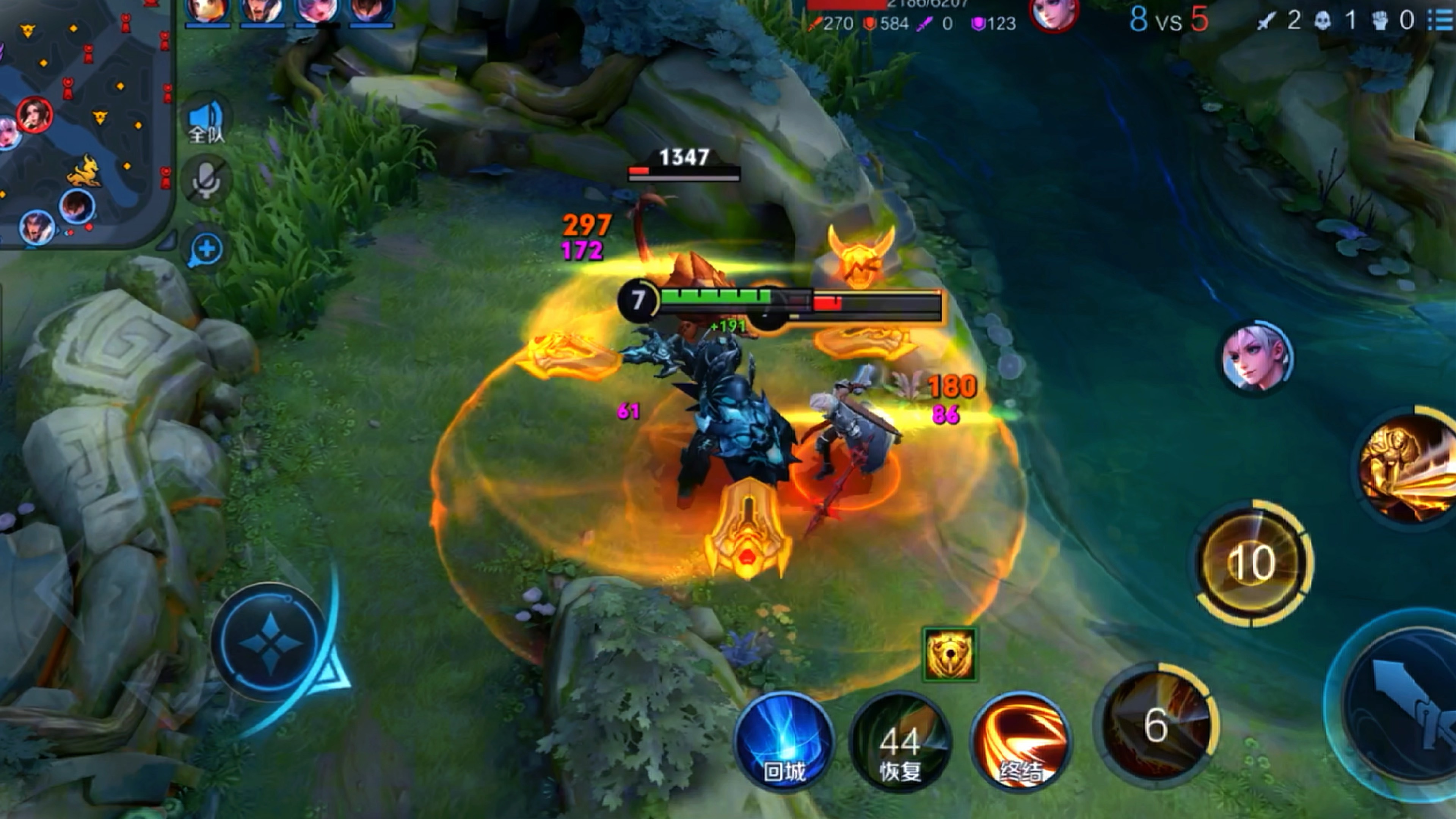This screenshot has height=819, width=1456.
Task: Toggle the 全队 team speaker button
Action: 206,121
